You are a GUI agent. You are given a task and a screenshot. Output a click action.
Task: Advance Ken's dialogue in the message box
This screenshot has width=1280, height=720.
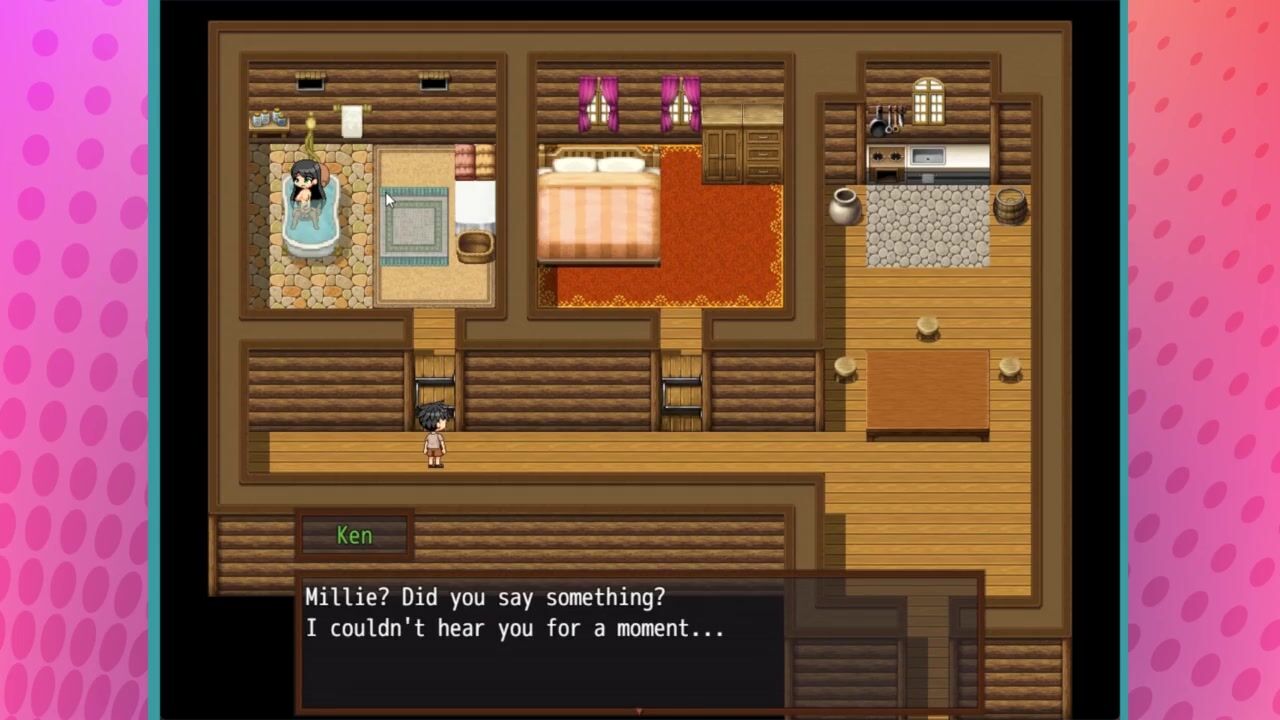[540, 640]
